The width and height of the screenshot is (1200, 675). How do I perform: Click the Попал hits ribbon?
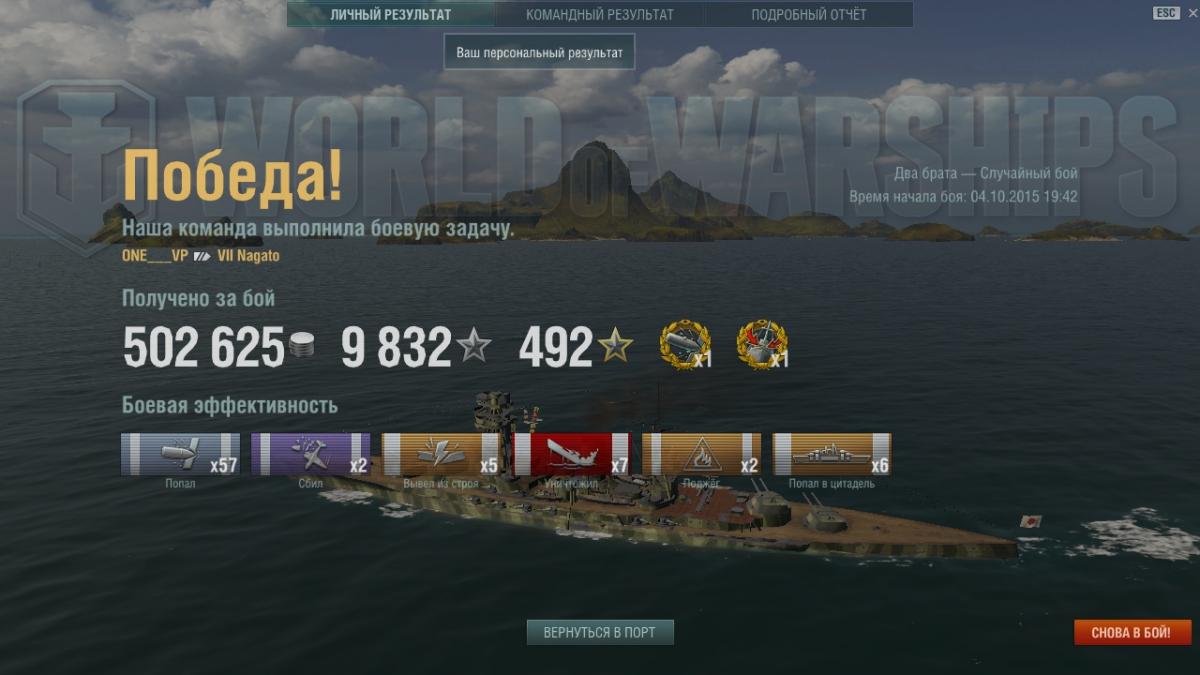[x=181, y=454]
